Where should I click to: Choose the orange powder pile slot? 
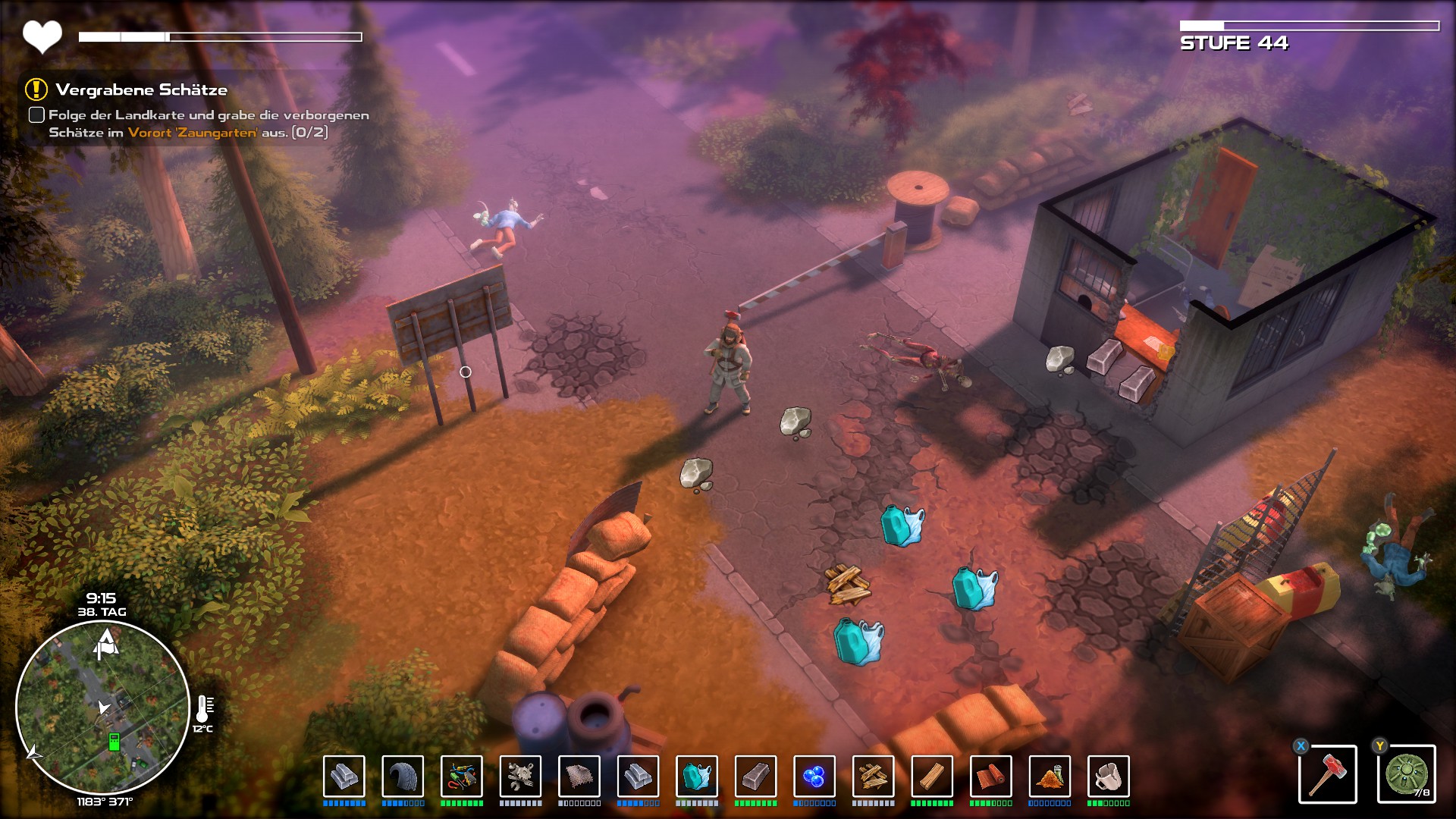(x=1050, y=777)
